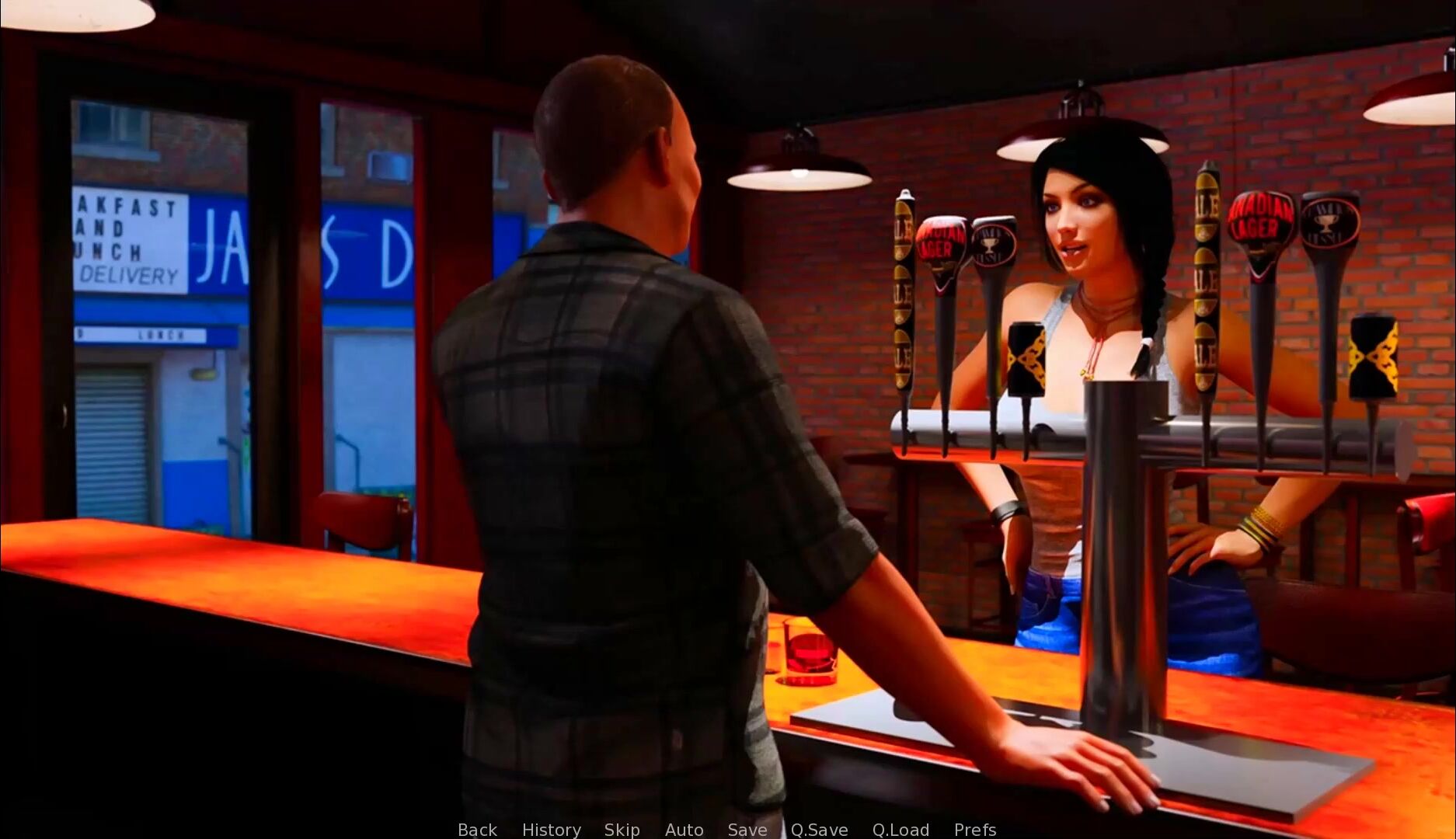Open the dialogue History log
This screenshot has width=1456, height=839.
(x=551, y=829)
